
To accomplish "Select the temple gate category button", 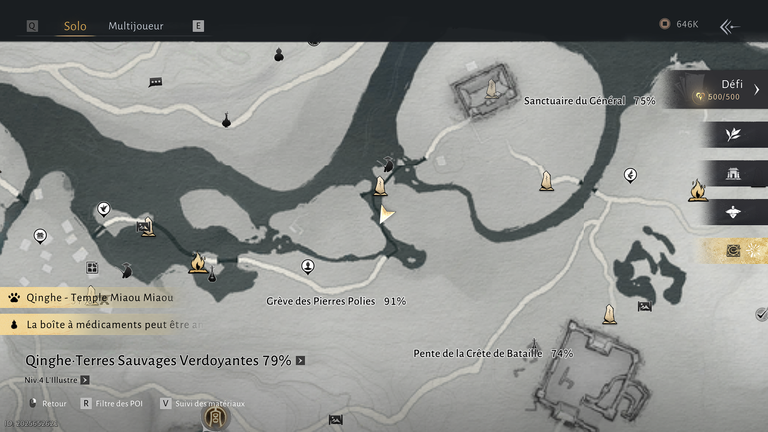I will (x=733, y=173).
